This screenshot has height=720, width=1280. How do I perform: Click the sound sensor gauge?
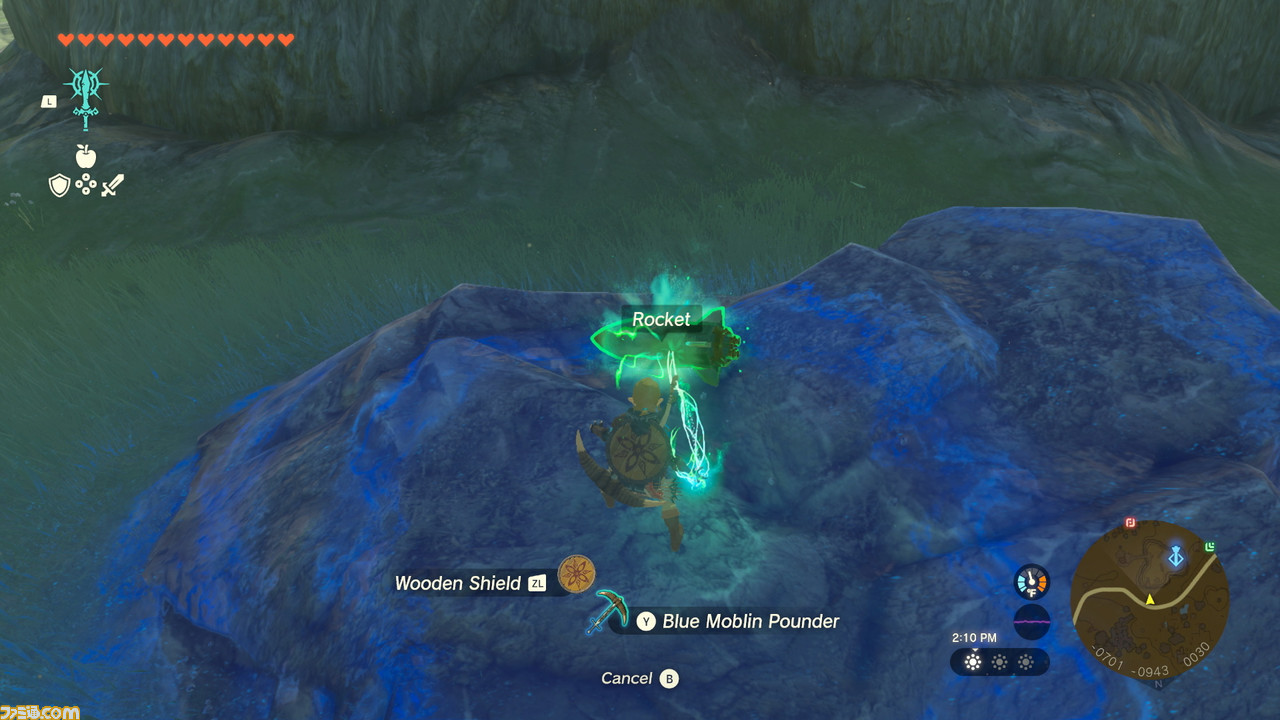[1031, 622]
